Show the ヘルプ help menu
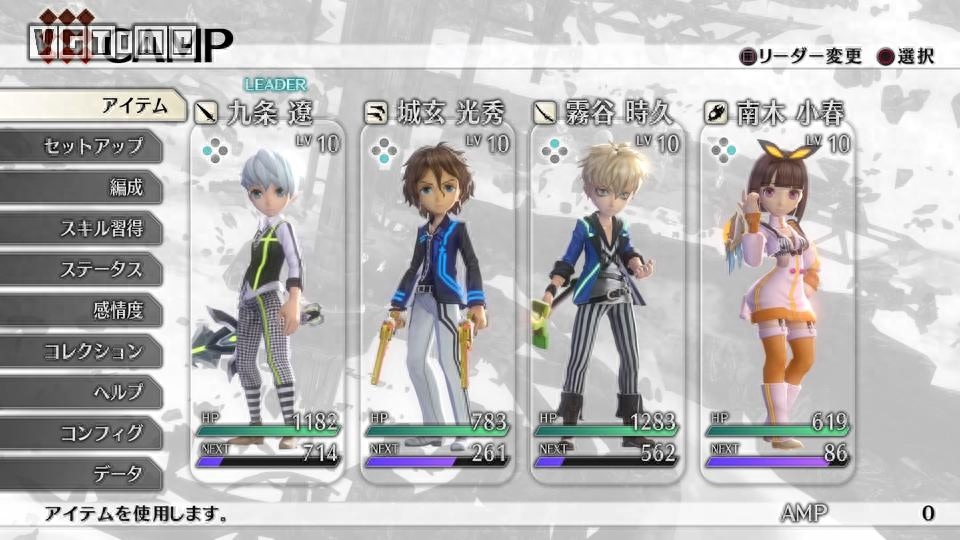The width and height of the screenshot is (960, 540). coord(90,392)
